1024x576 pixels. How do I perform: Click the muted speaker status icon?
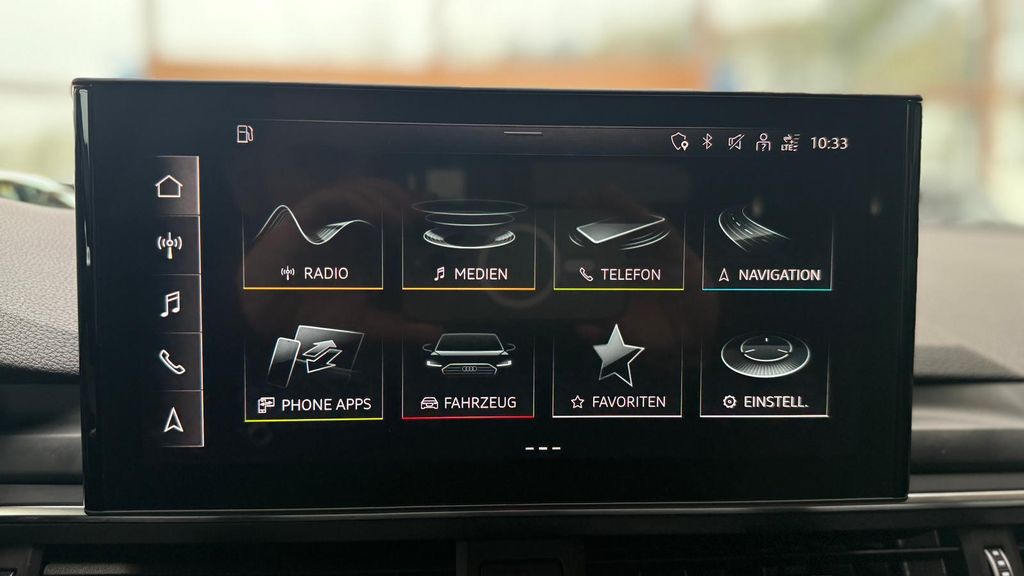click(735, 142)
